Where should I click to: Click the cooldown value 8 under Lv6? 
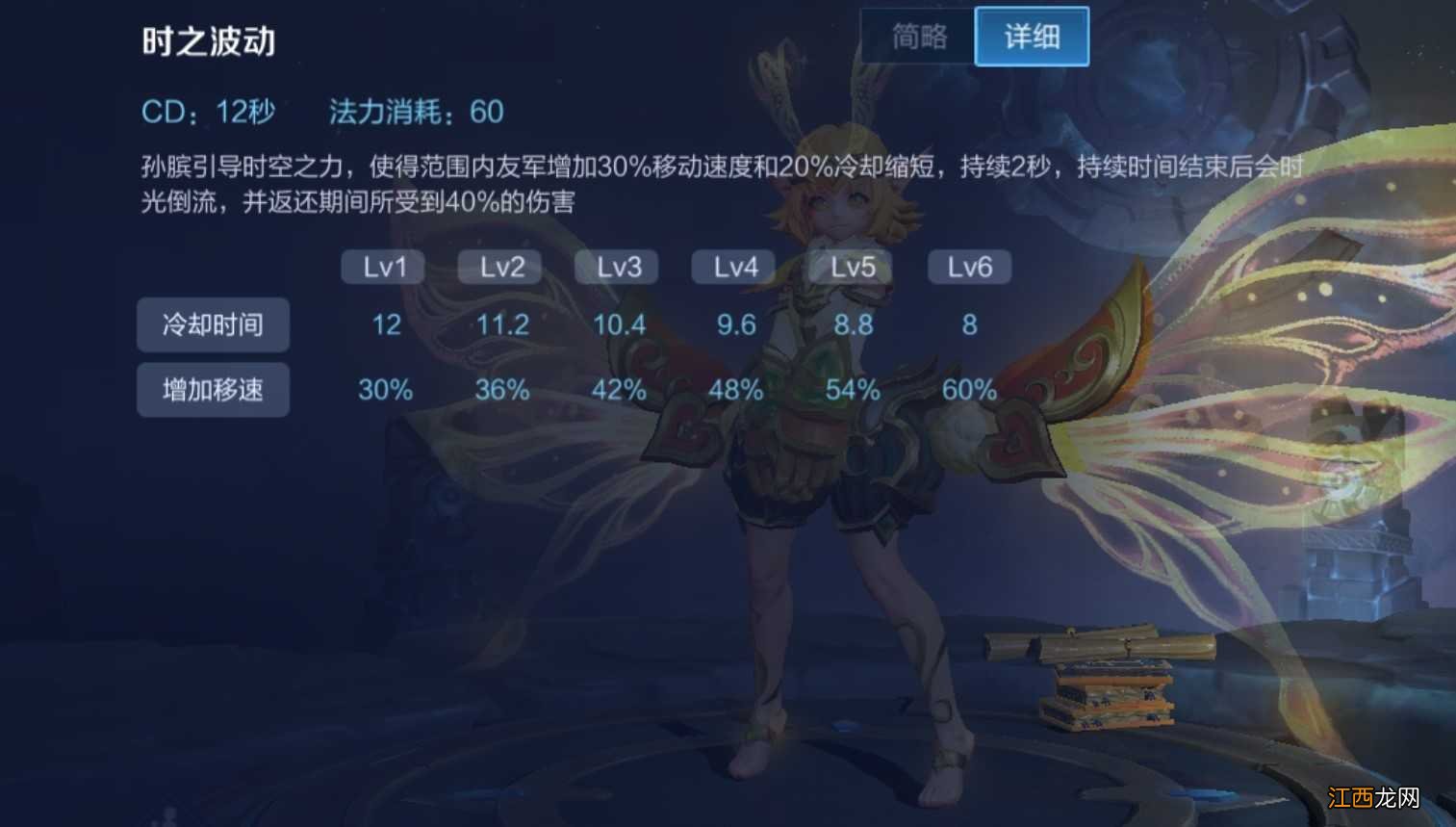tap(968, 324)
